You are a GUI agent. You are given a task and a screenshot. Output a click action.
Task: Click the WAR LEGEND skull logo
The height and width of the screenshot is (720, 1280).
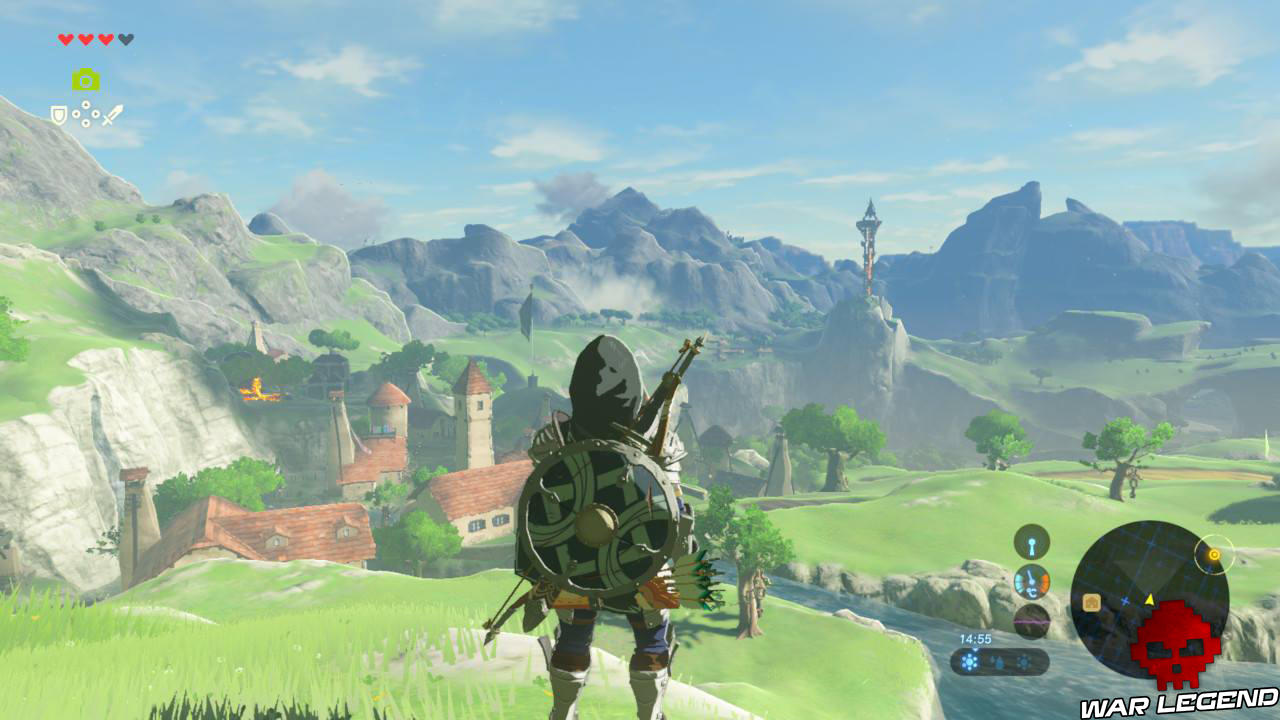pyautogui.click(x=1176, y=646)
